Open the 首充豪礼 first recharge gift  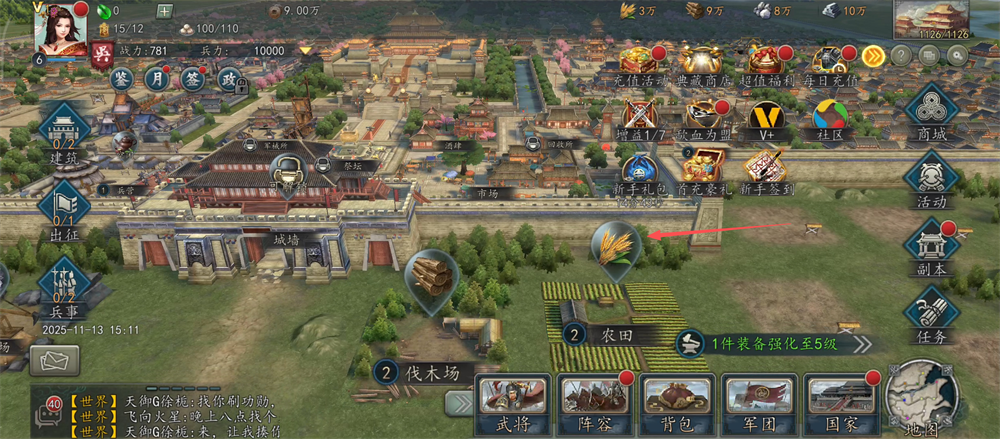pyautogui.click(x=703, y=170)
